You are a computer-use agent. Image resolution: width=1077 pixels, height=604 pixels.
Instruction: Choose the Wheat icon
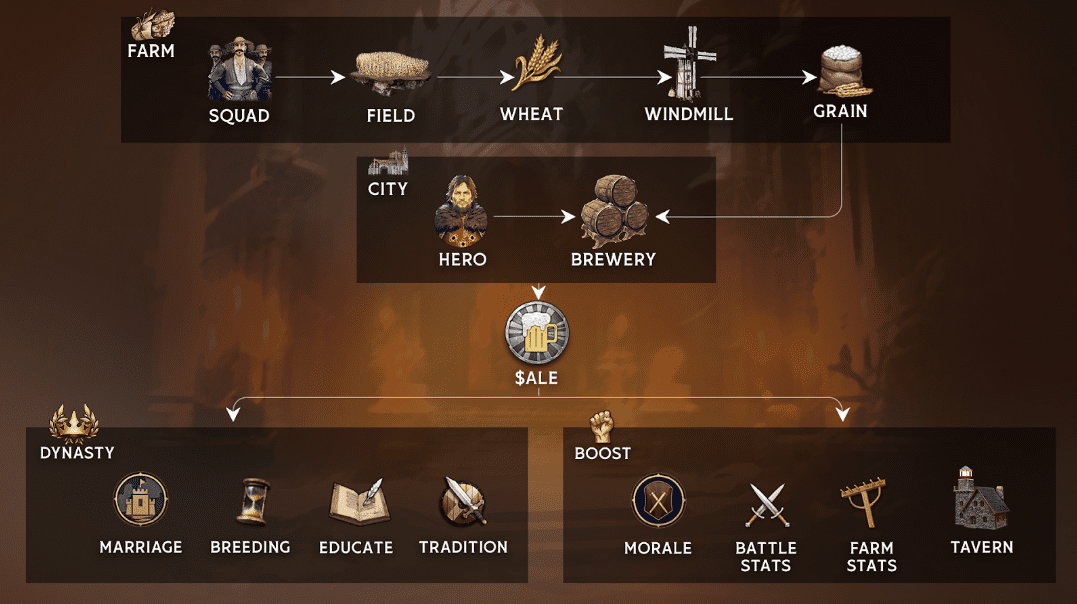click(531, 66)
